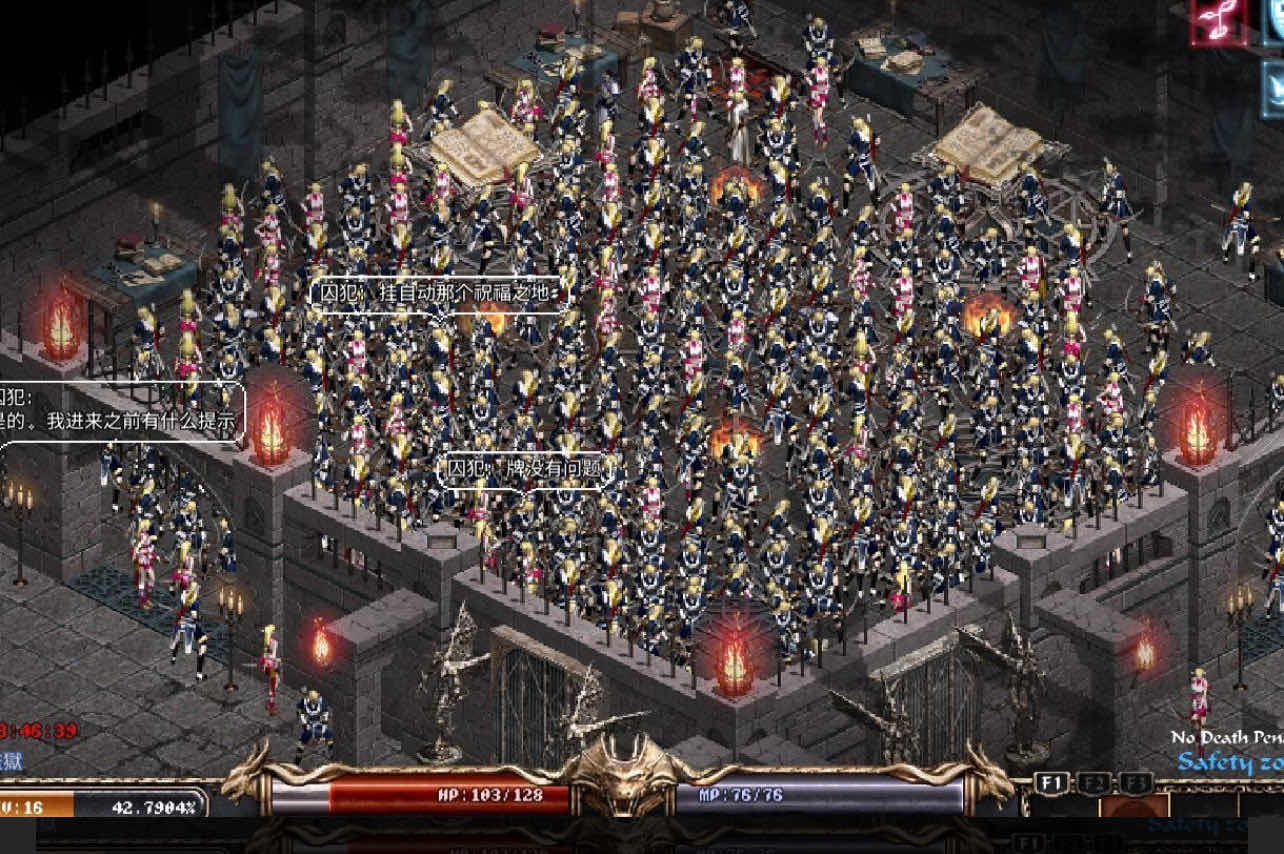Select the reddish-brown skill slot below F2
1284x854 pixels.
pyautogui.click(x=1134, y=806)
